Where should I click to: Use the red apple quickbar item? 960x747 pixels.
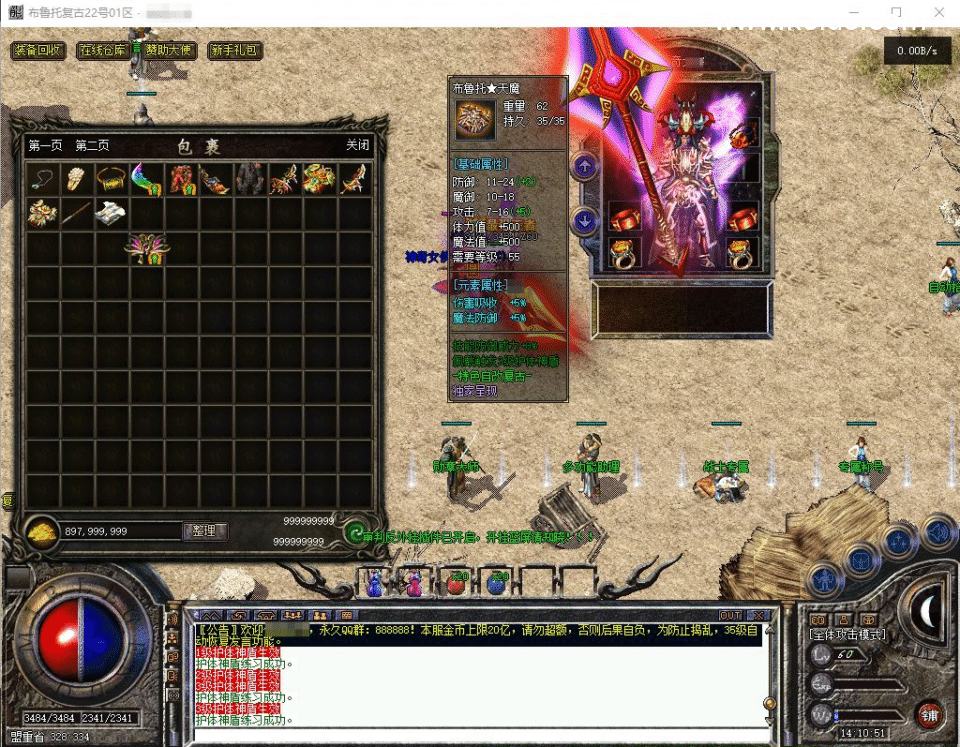pos(457,582)
